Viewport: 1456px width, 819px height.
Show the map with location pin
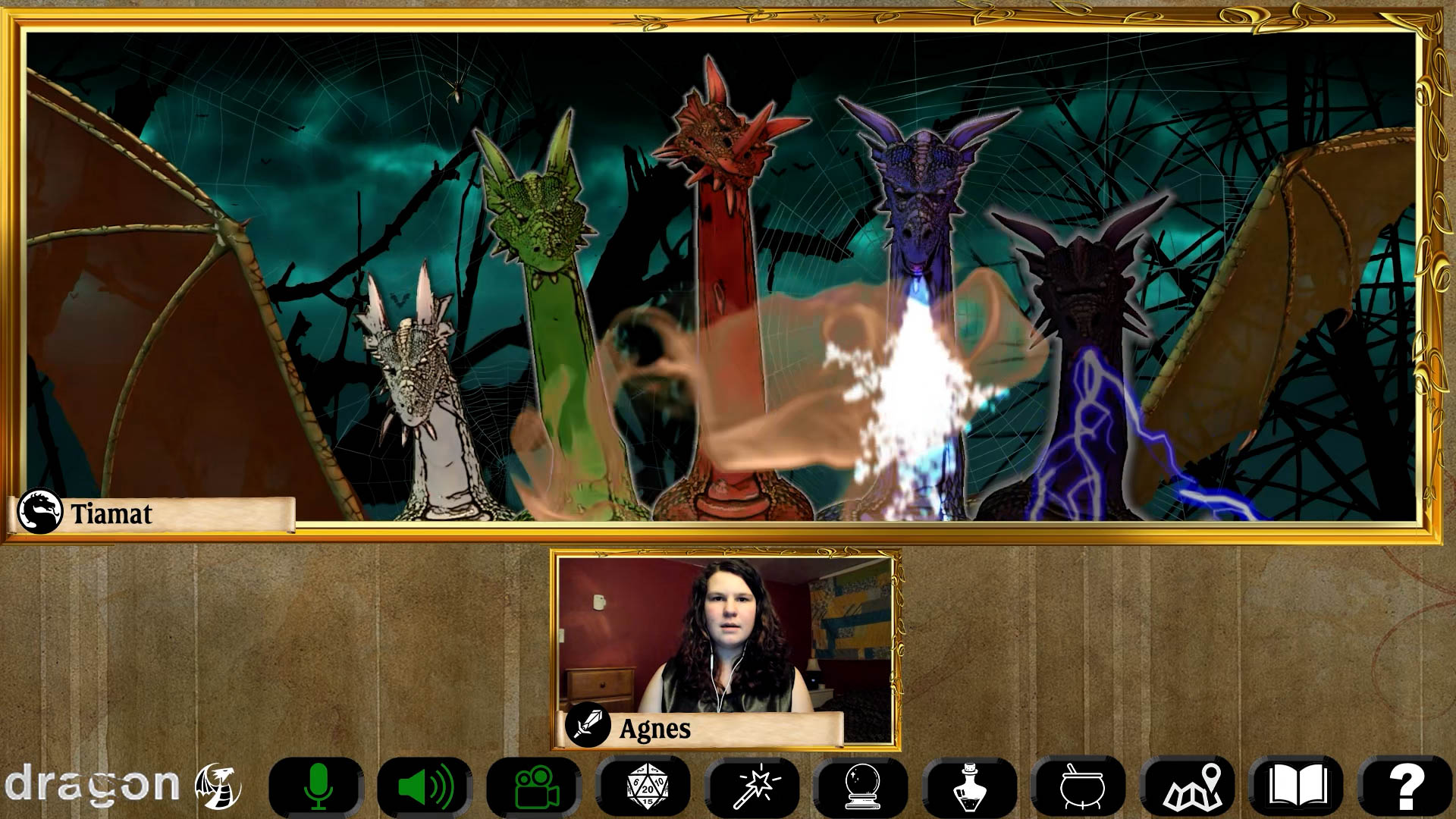pyautogui.click(x=1190, y=786)
